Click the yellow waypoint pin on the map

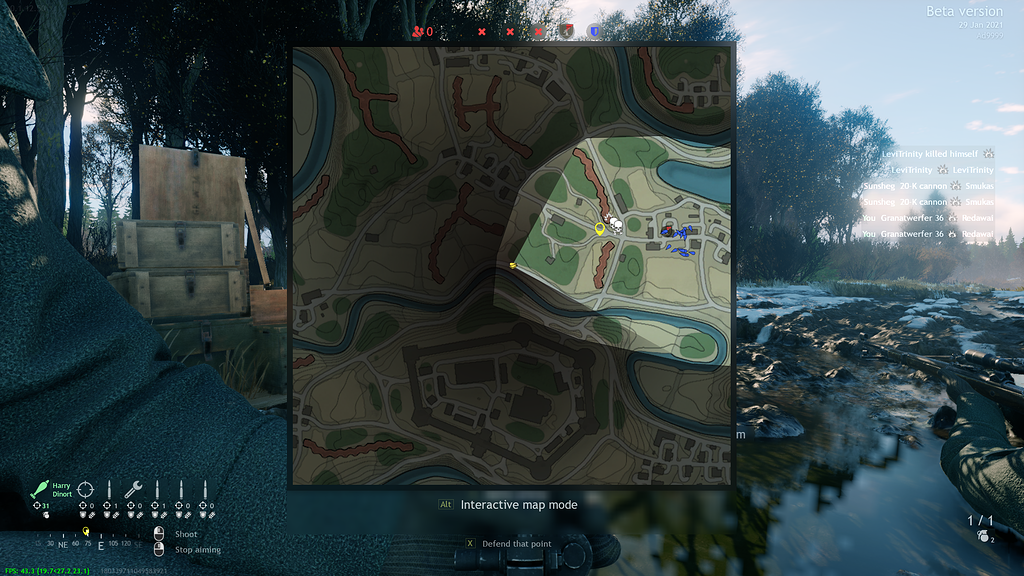pyautogui.click(x=600, y=228)
